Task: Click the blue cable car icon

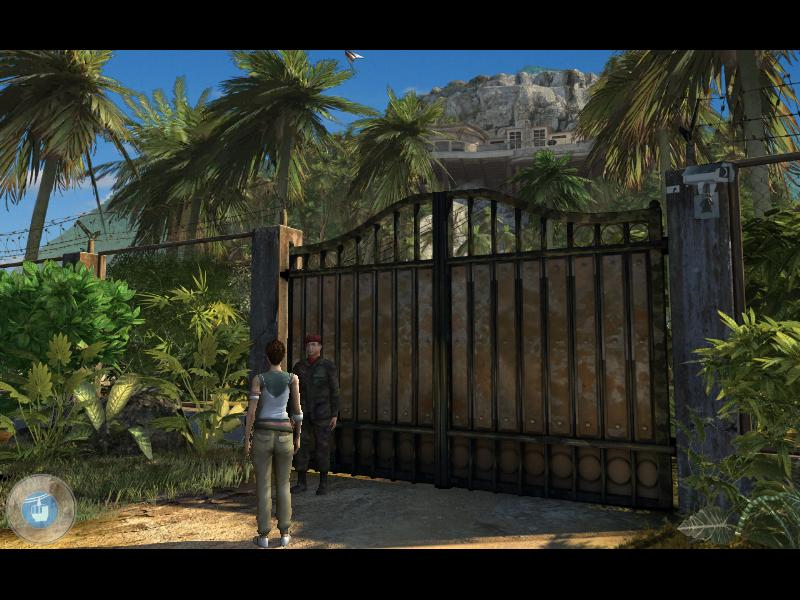Action: (x=40, y=509)
